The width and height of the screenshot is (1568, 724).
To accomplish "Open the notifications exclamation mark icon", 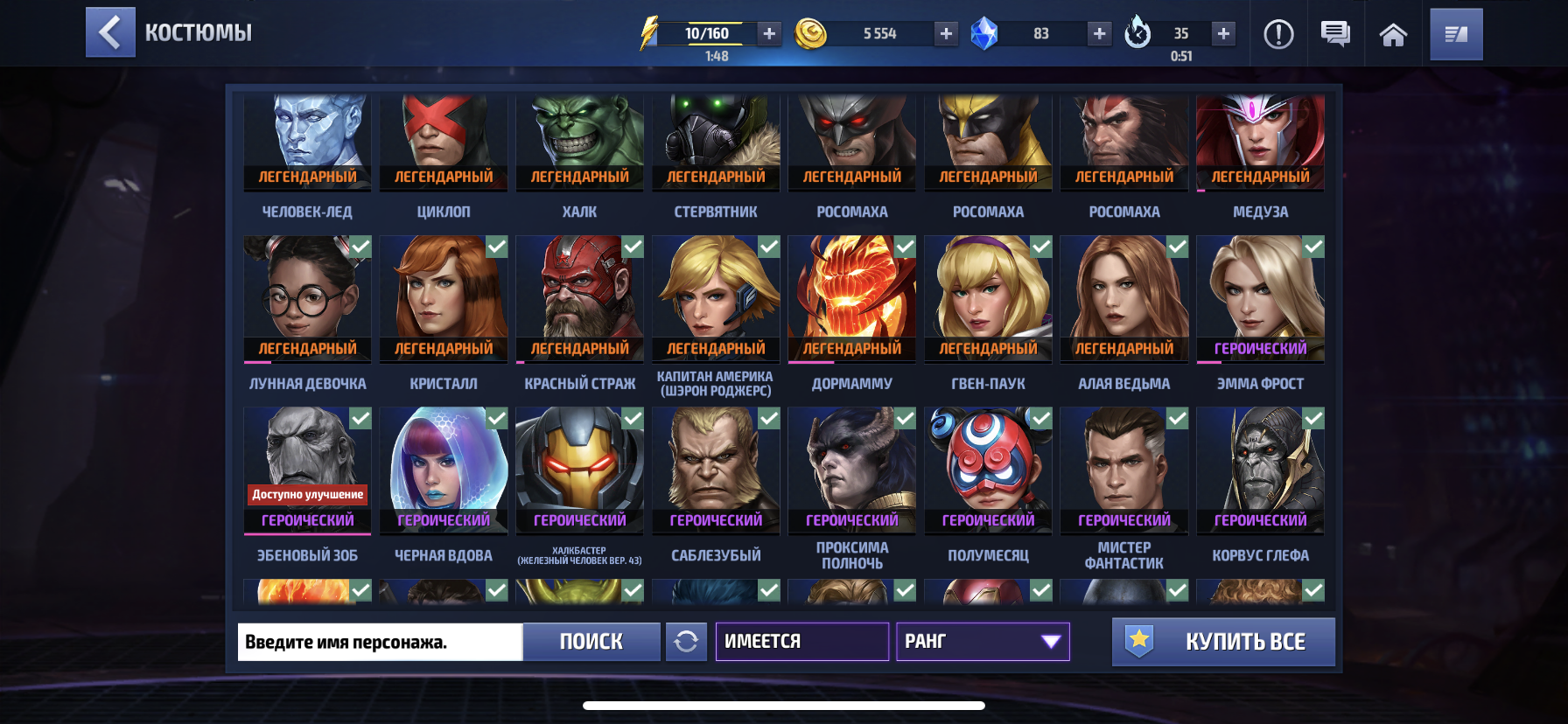I will (1278, 35).
